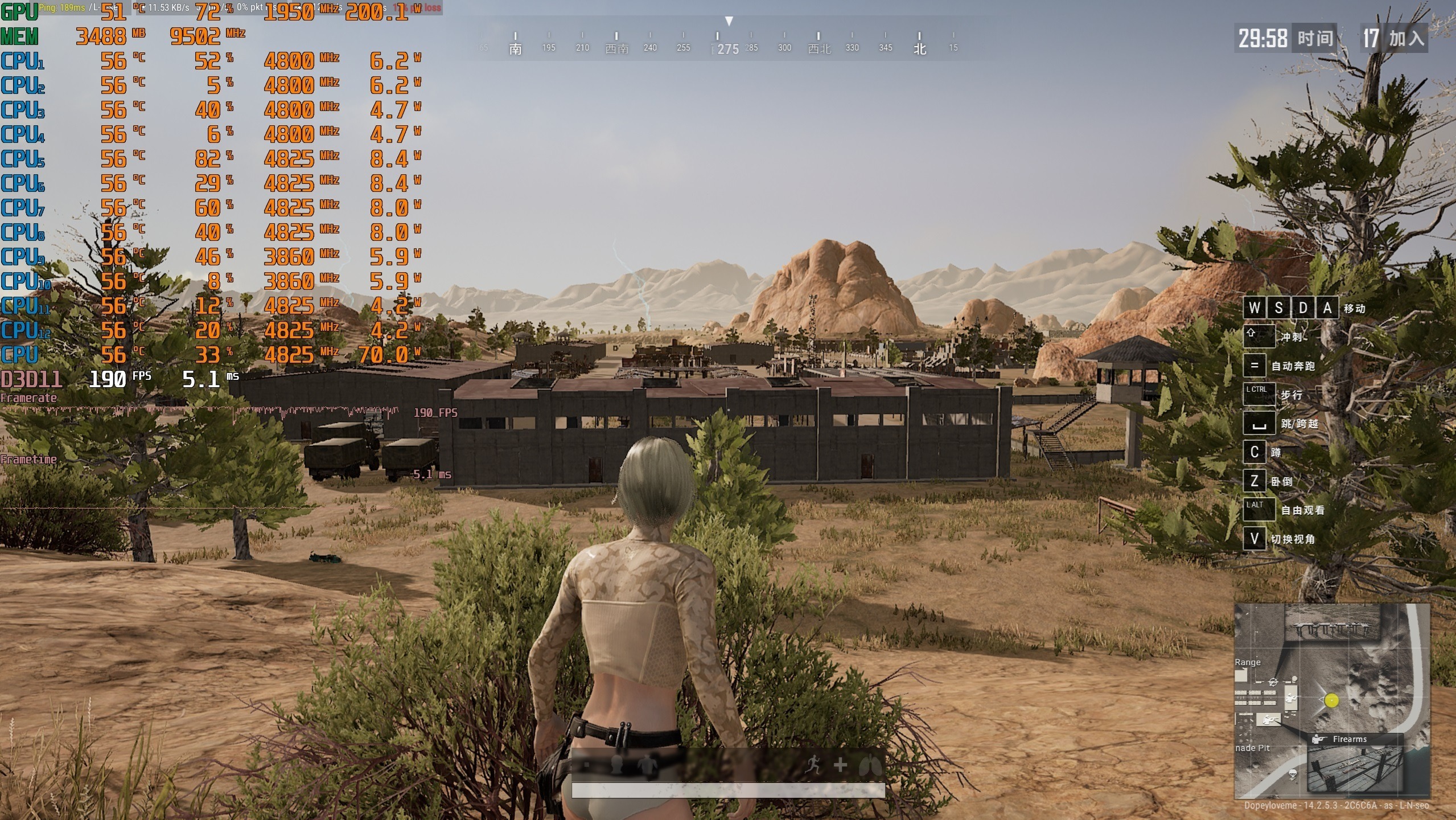
Task: Click the yellow player marker on the minimap
Action: click(x=1331, y=700)
